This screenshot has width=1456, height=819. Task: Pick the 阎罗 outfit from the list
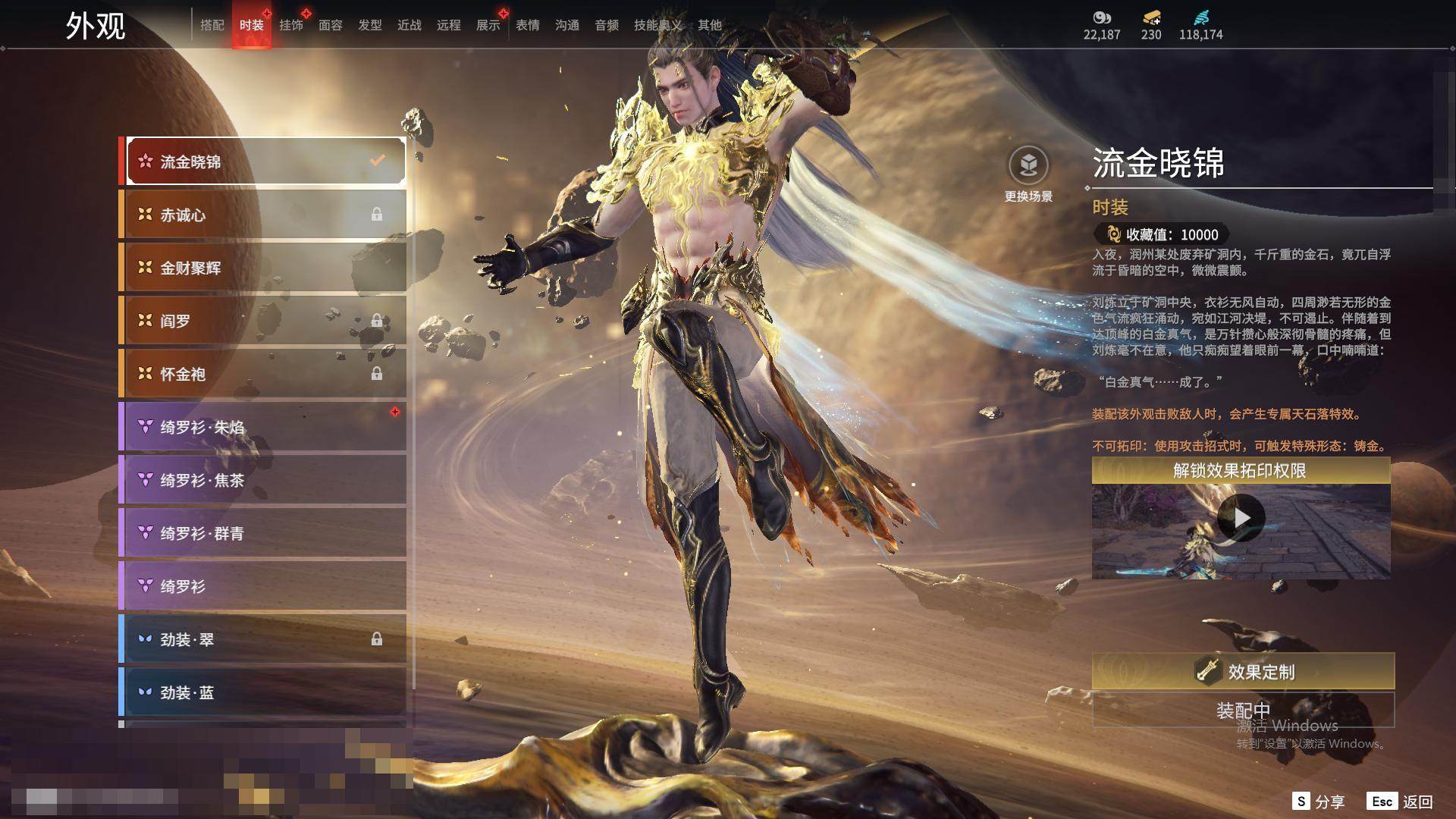click(x=265, y=321)
